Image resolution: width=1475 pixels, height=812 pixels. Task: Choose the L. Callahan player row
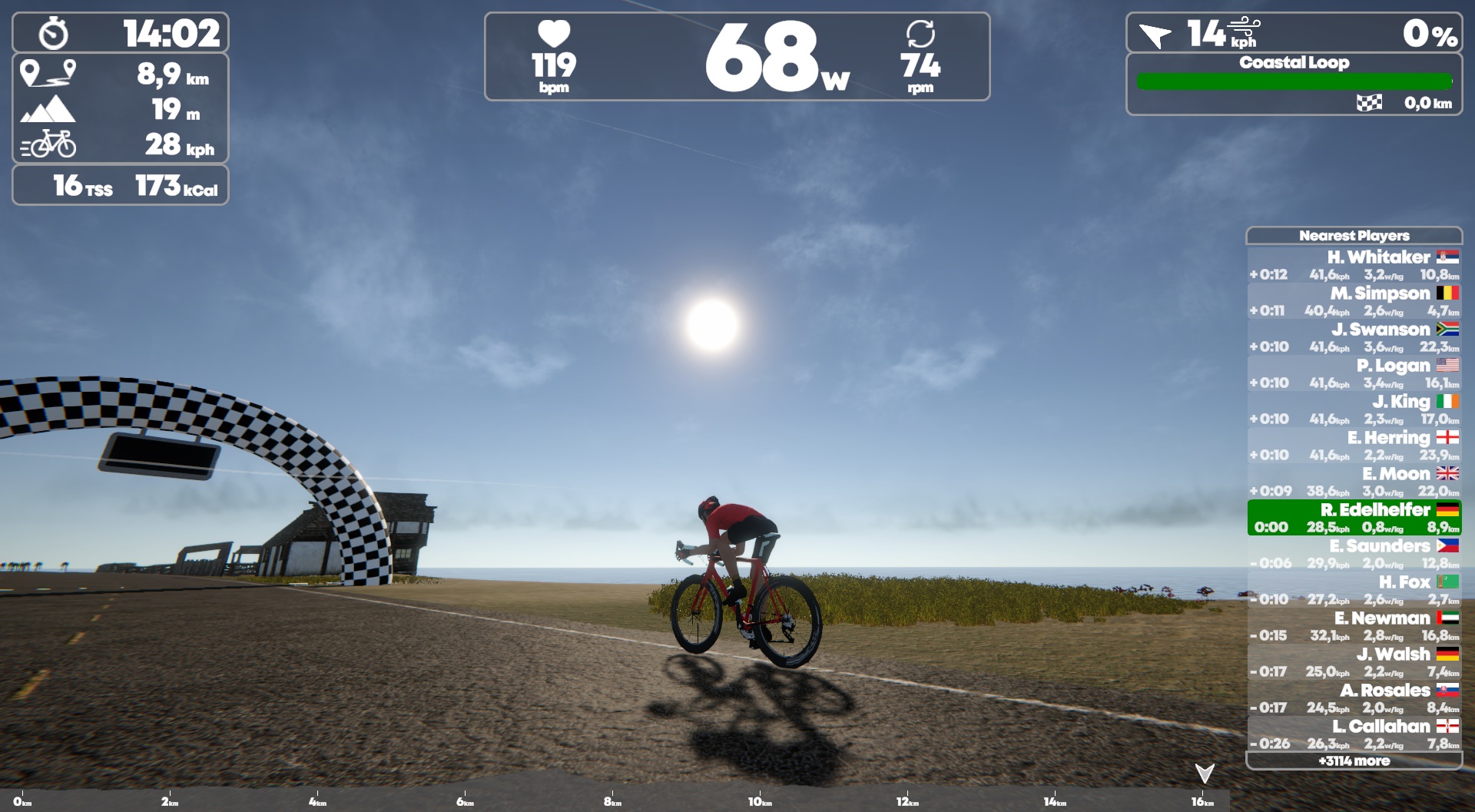1354,734
